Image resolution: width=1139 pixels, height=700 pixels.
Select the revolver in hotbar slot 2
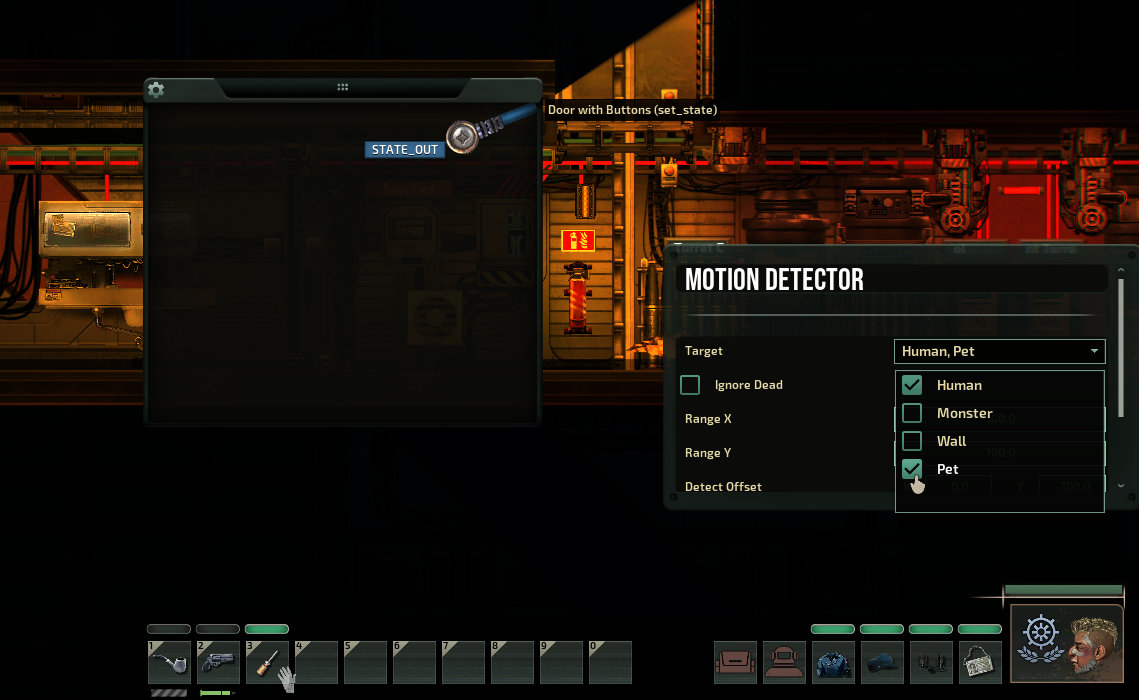click(x=218, y=662)
